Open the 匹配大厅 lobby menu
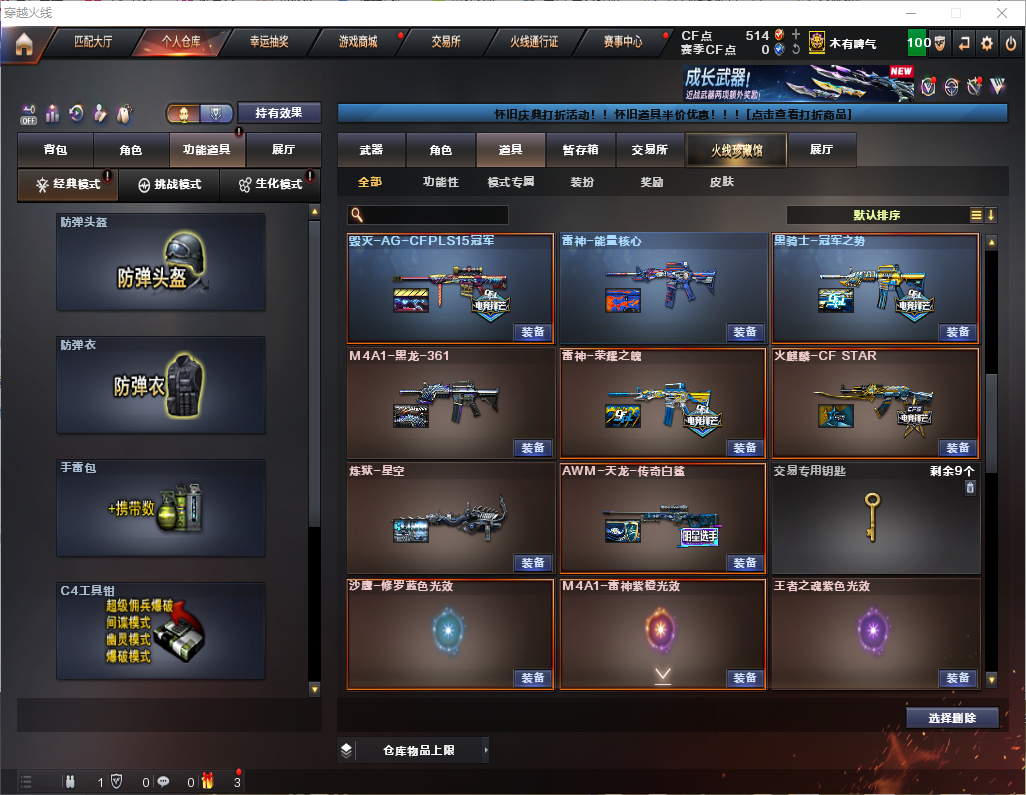This screenshot has width=1026, height=795. pos(93,42)
